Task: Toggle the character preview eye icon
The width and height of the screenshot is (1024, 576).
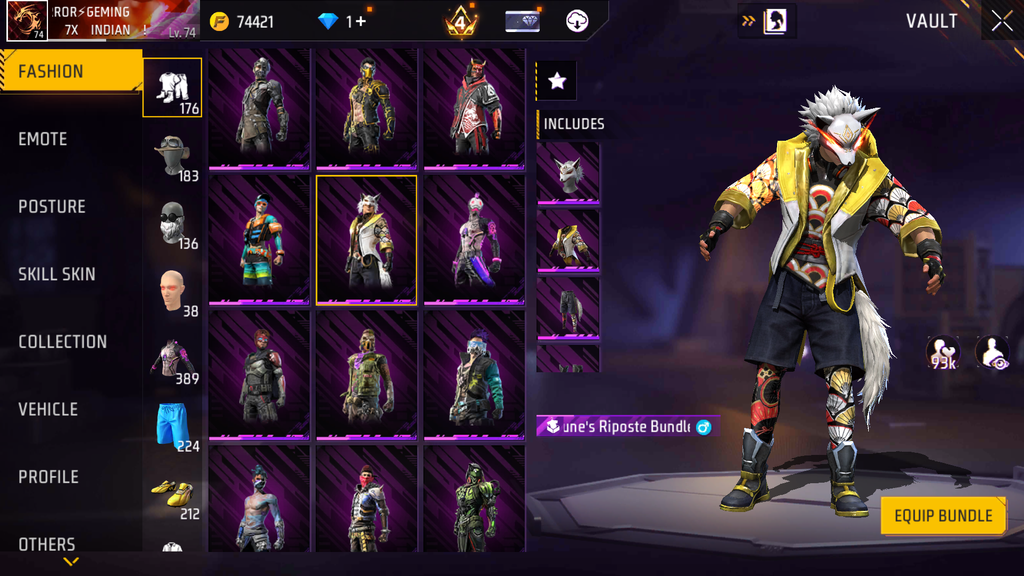Action: (x=991, y=351)
